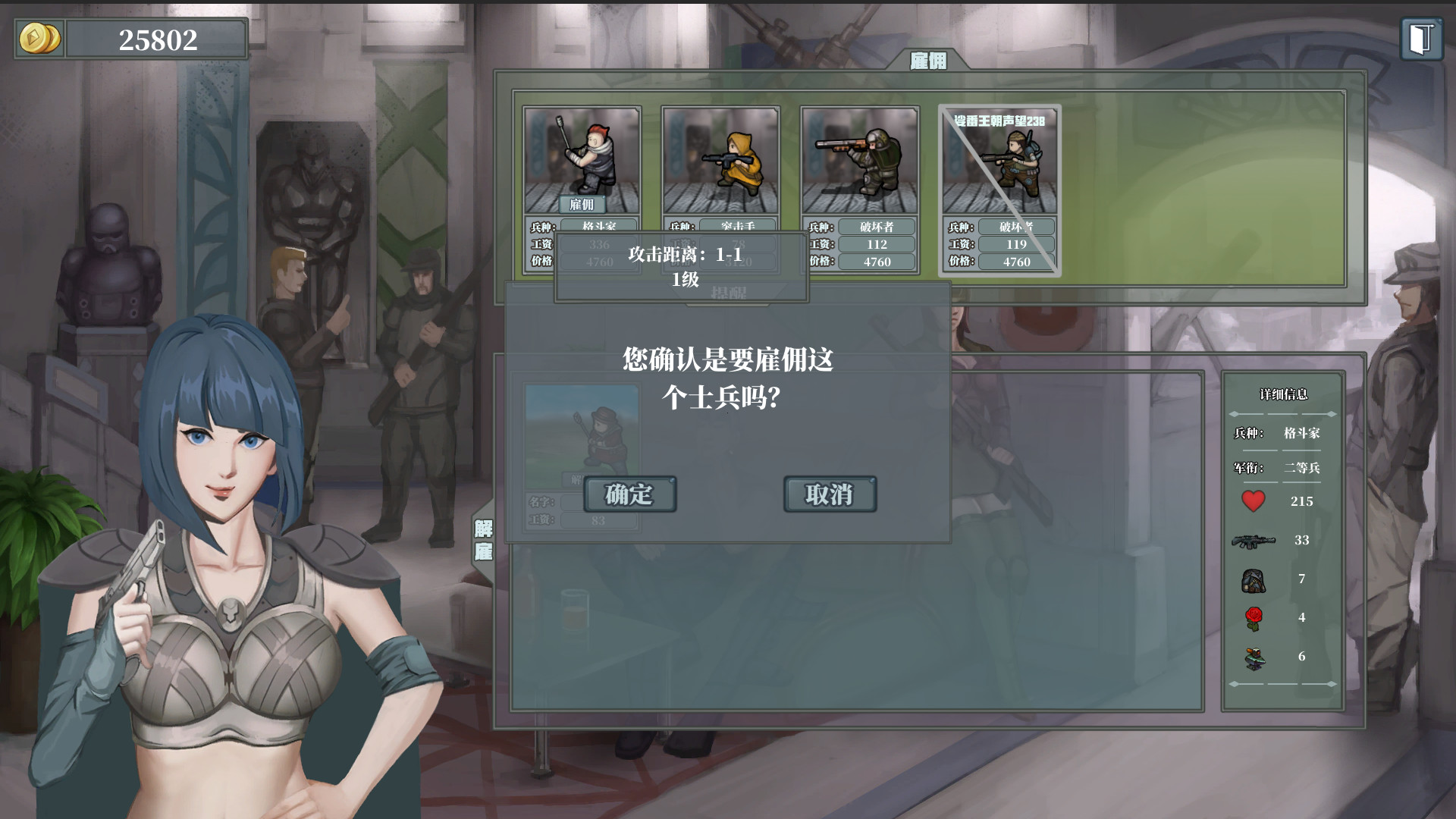
Task: Click the anvil icon in detail panel
Action: [x=1253, y=658]
